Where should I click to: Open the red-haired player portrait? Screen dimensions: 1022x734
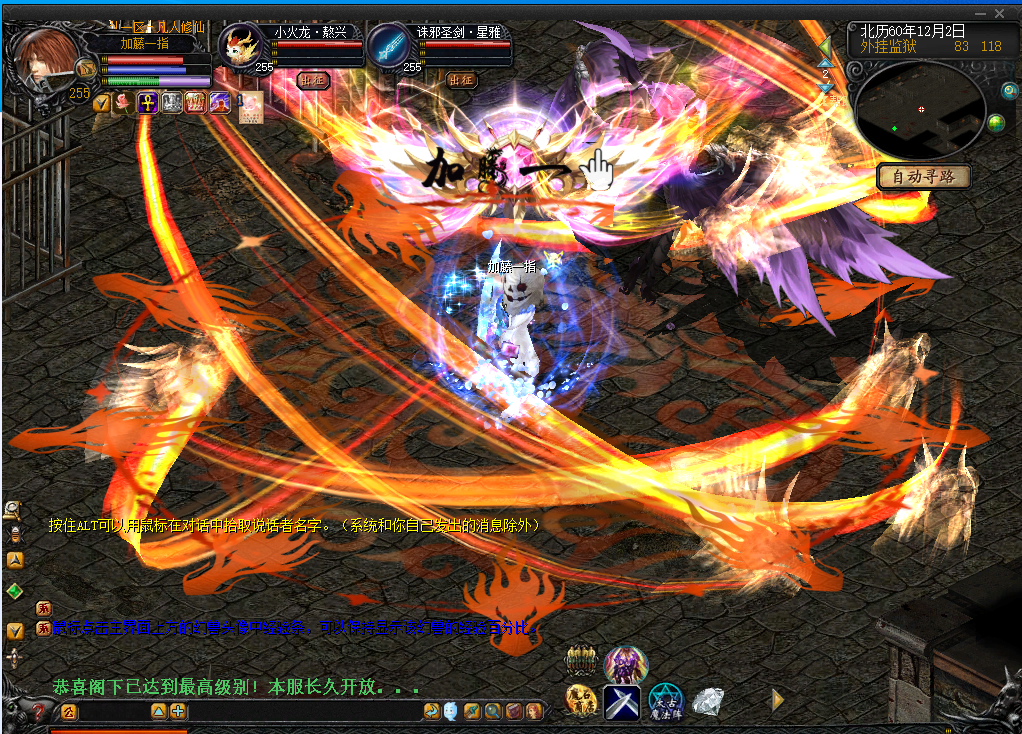tap(46, 58)
